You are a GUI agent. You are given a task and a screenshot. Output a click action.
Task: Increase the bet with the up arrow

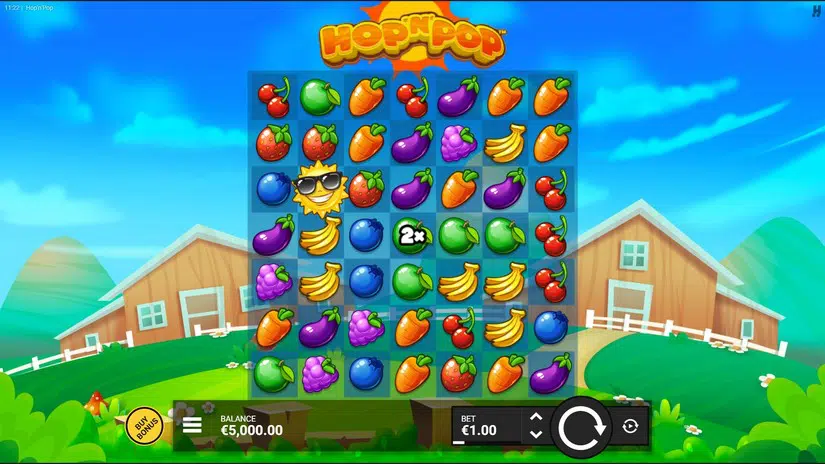[535, 417]
